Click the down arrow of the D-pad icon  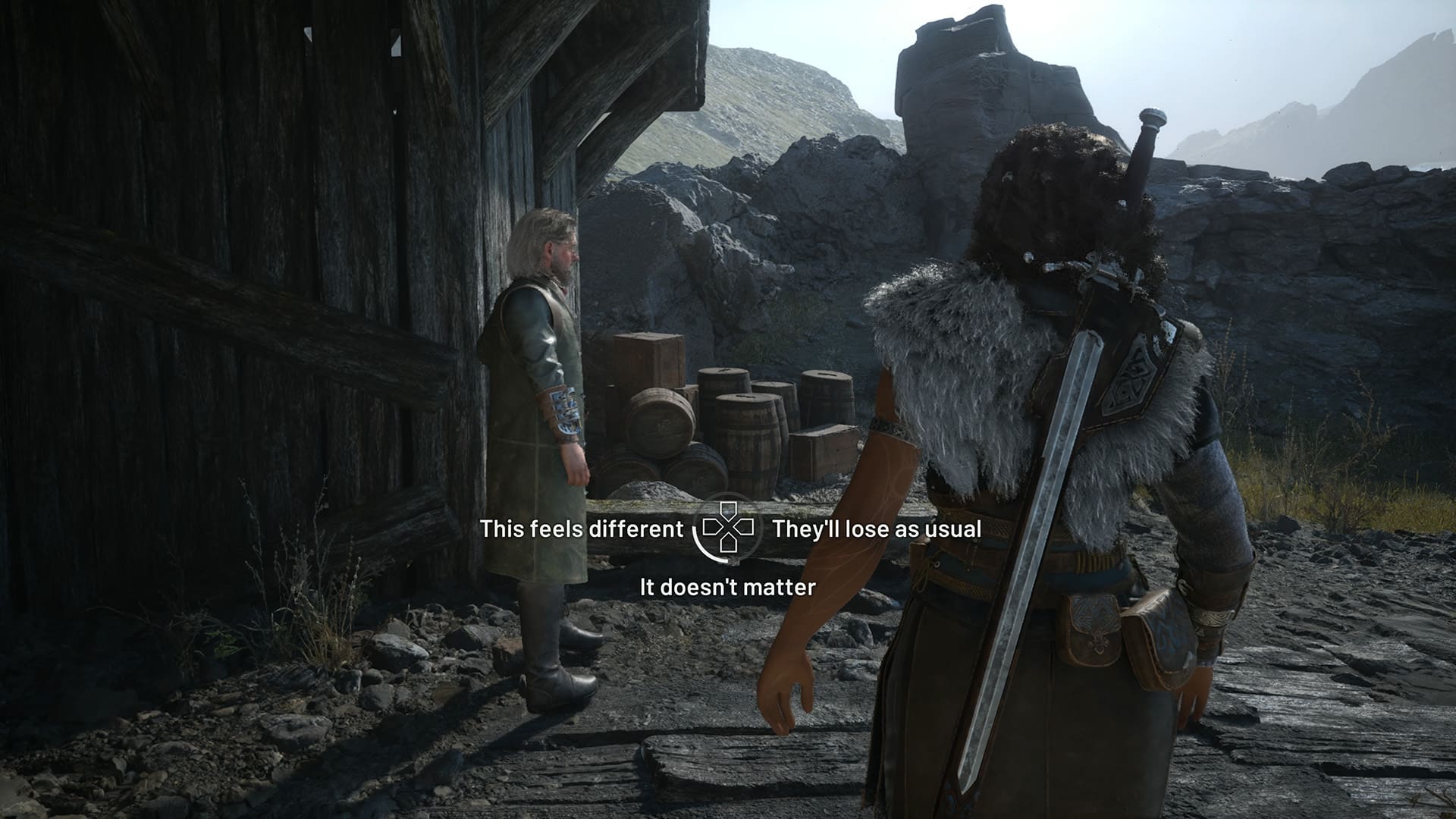tap(728, 544)
